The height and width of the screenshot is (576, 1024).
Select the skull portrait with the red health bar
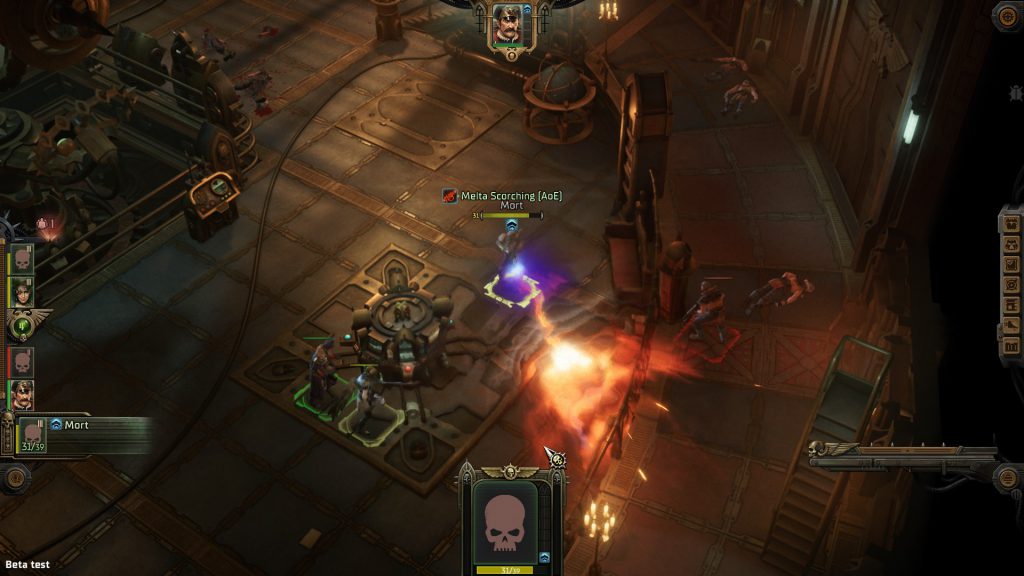tap(22, 361)
